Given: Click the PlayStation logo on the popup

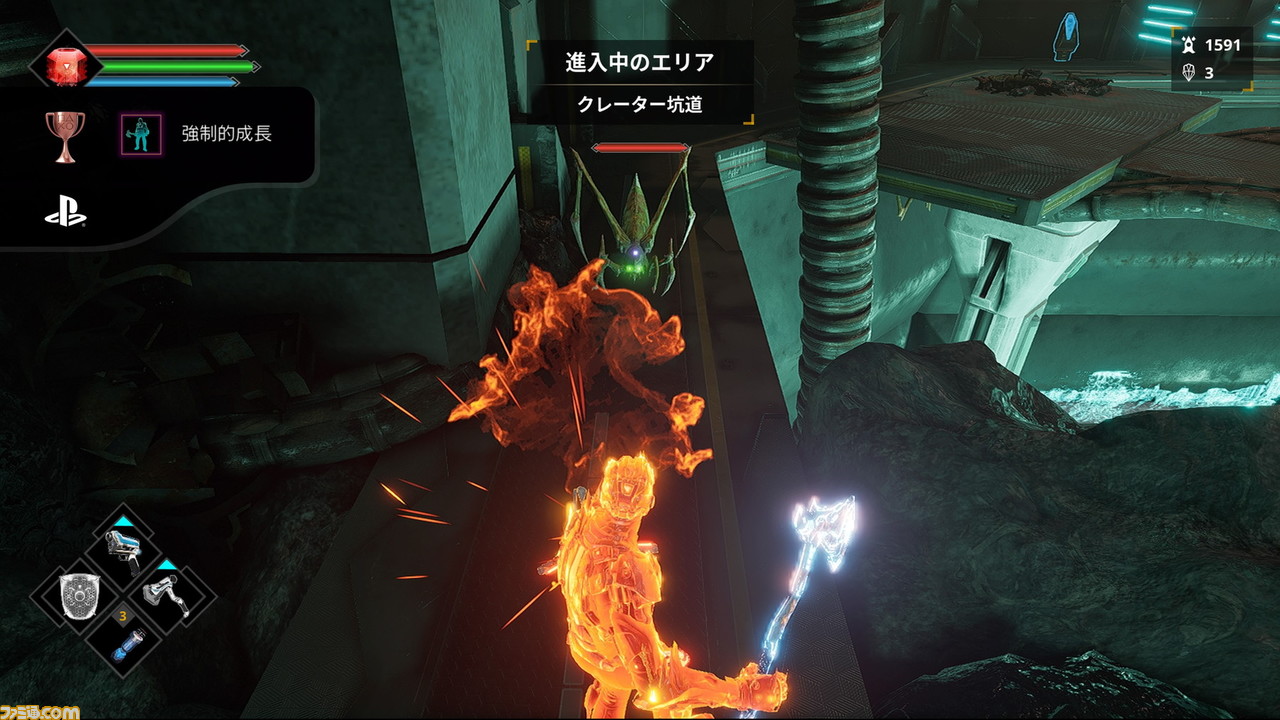Looking at the screenshot, I should coord(65,213).
